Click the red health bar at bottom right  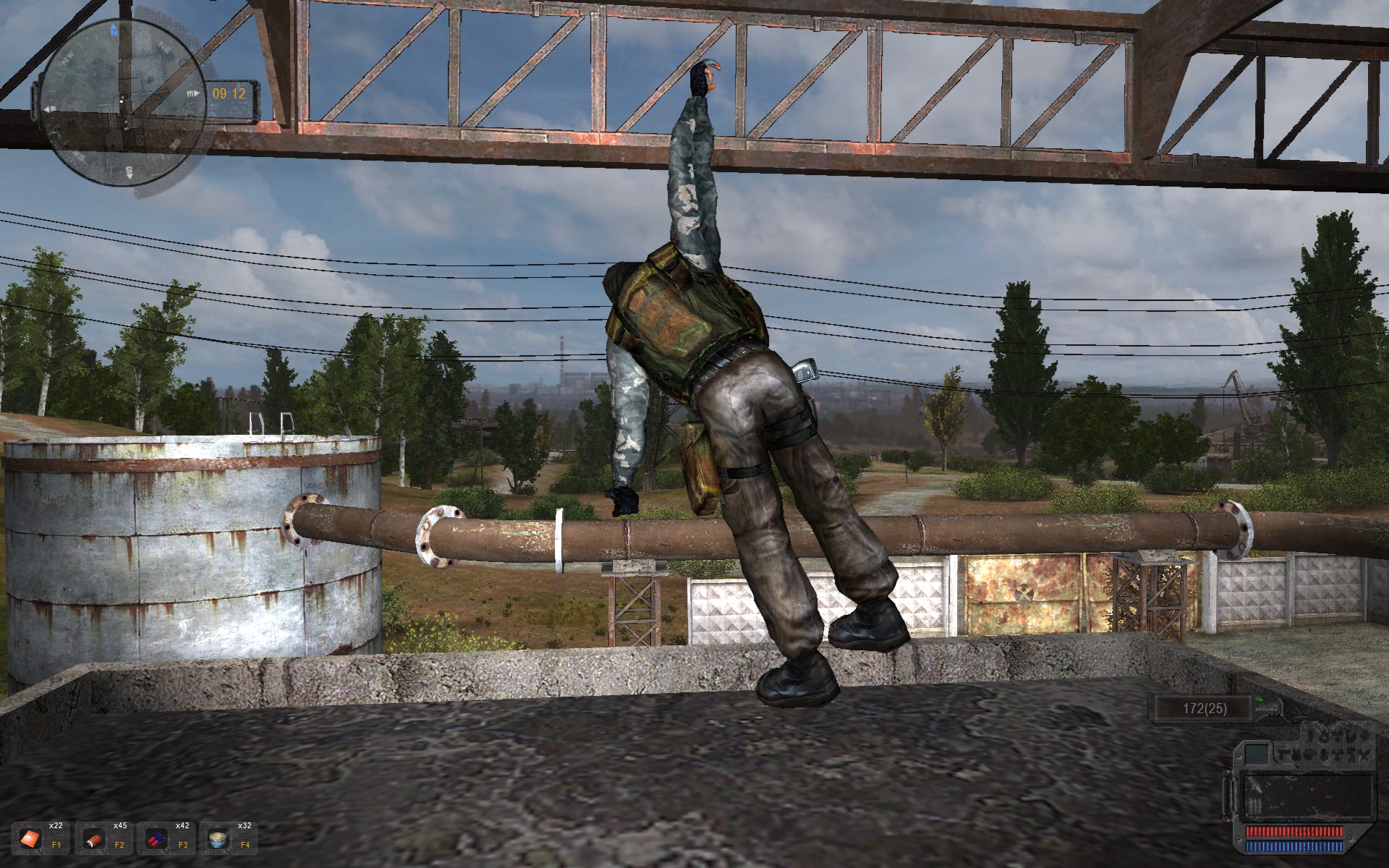(x=1294, y=833)
